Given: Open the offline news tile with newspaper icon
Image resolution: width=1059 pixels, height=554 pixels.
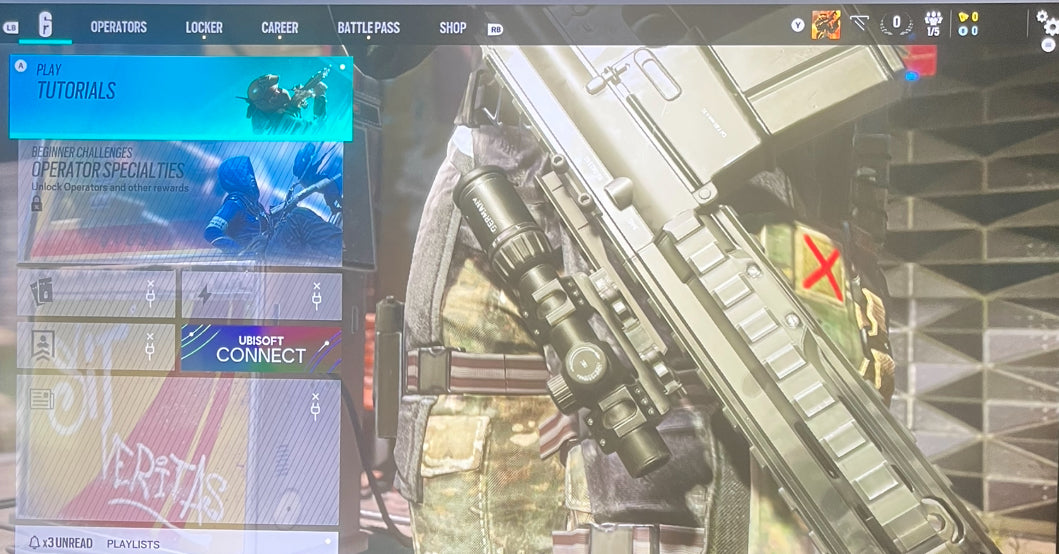Looking at the screenshot, I should click(x=179, y=449).
